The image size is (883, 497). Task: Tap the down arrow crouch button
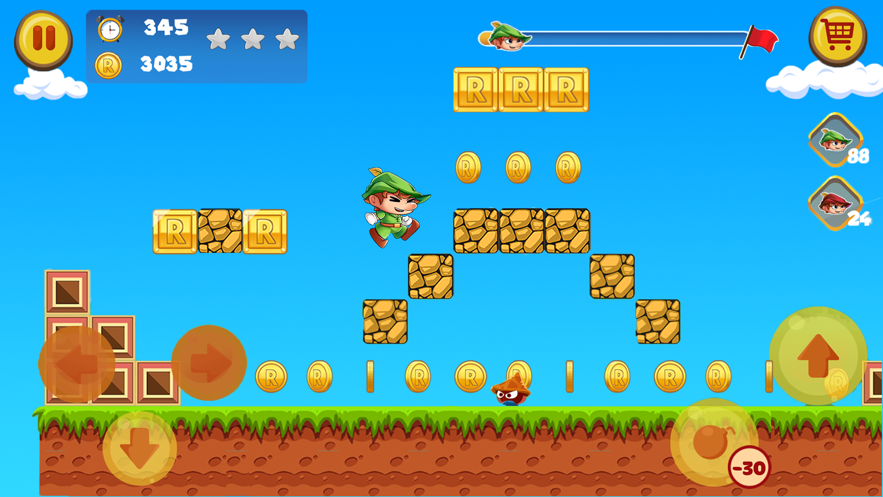pyautogui.click(x=140, y=448)
